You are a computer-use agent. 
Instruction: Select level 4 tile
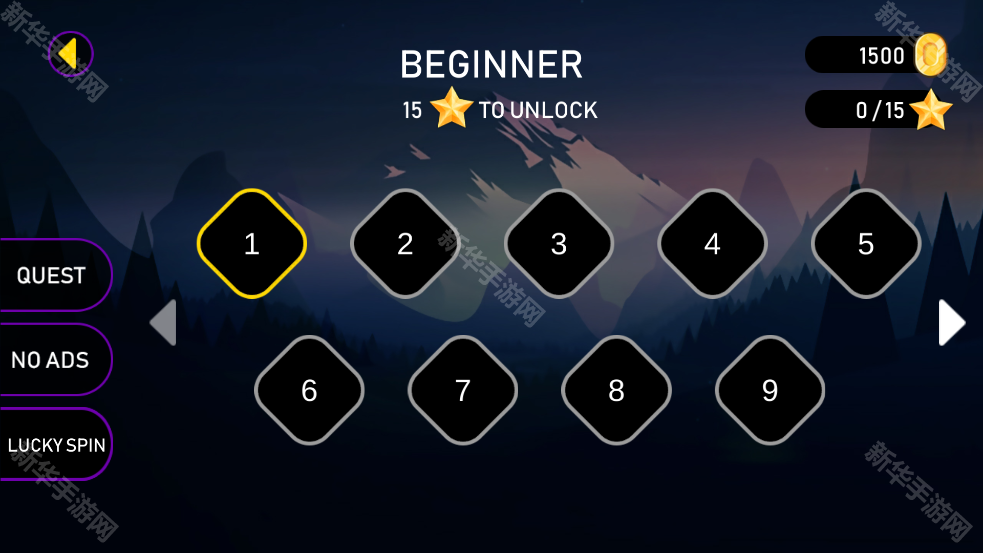click(712, 244)
